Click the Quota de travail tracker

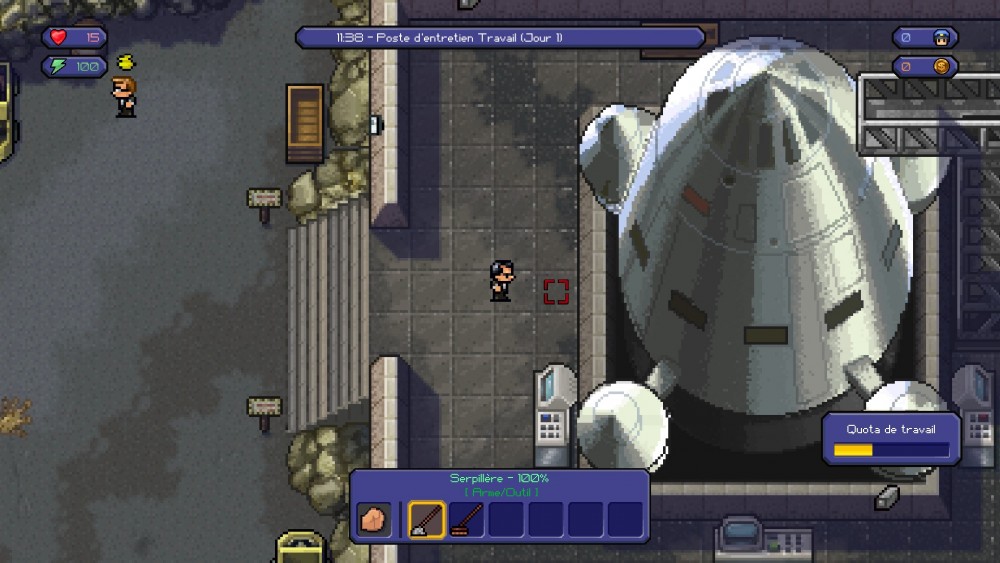891,440
